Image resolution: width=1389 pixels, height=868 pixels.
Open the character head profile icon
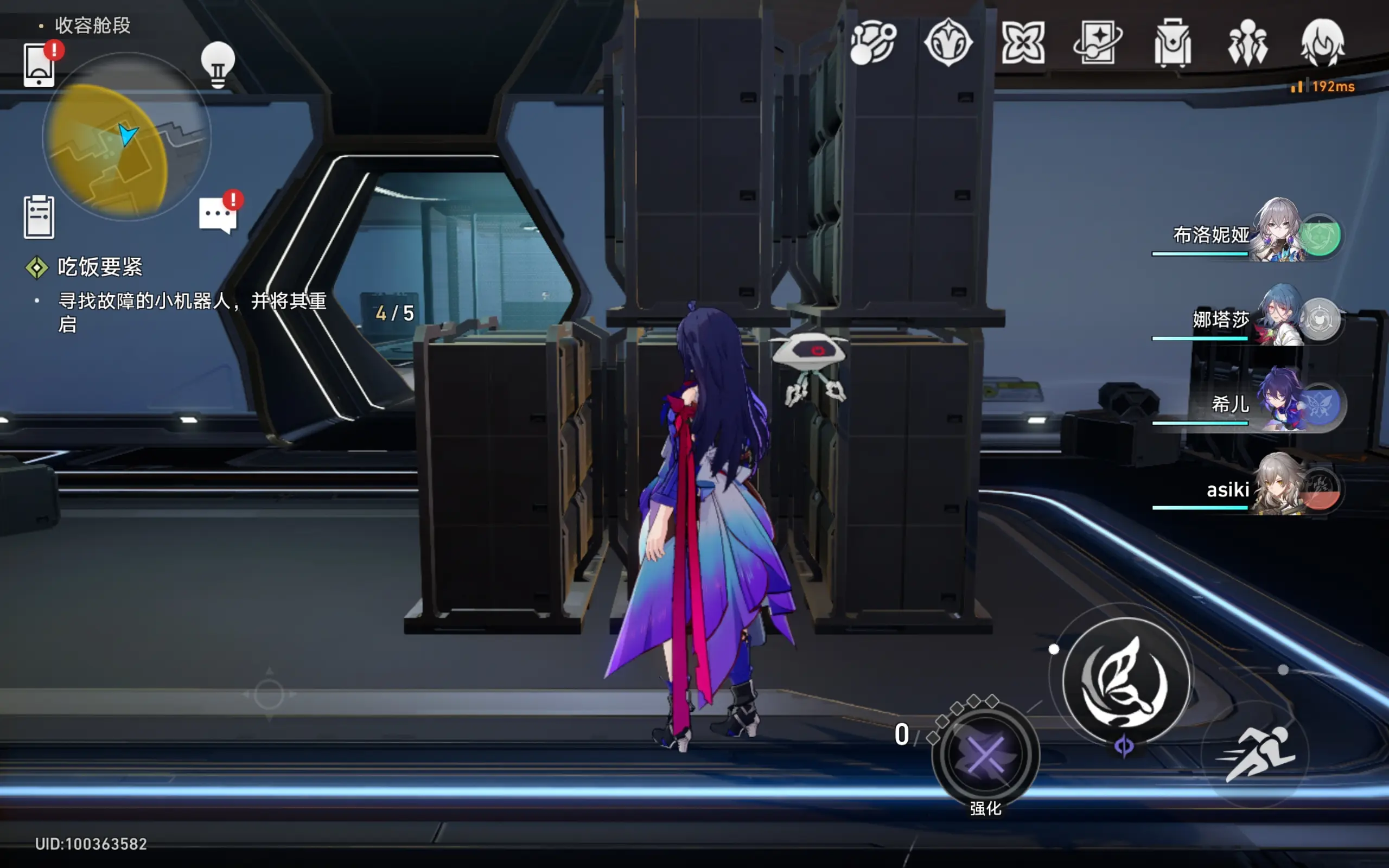pos(1322,42)
